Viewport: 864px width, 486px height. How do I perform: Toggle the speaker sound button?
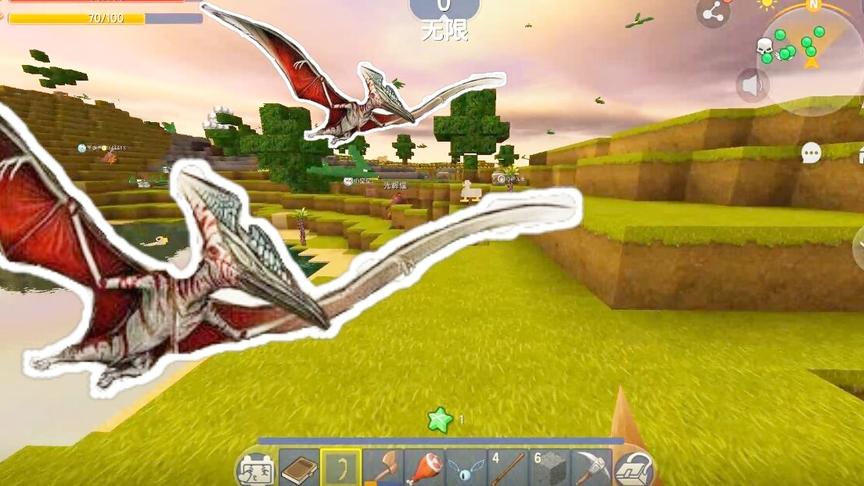(753, 85)
